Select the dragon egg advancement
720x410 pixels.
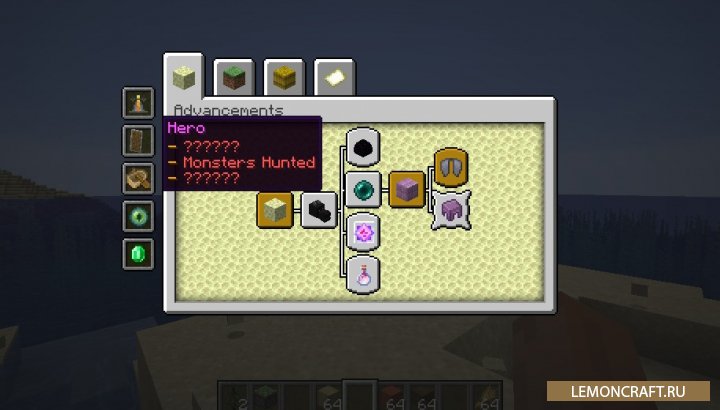click(x=362, y=146)
